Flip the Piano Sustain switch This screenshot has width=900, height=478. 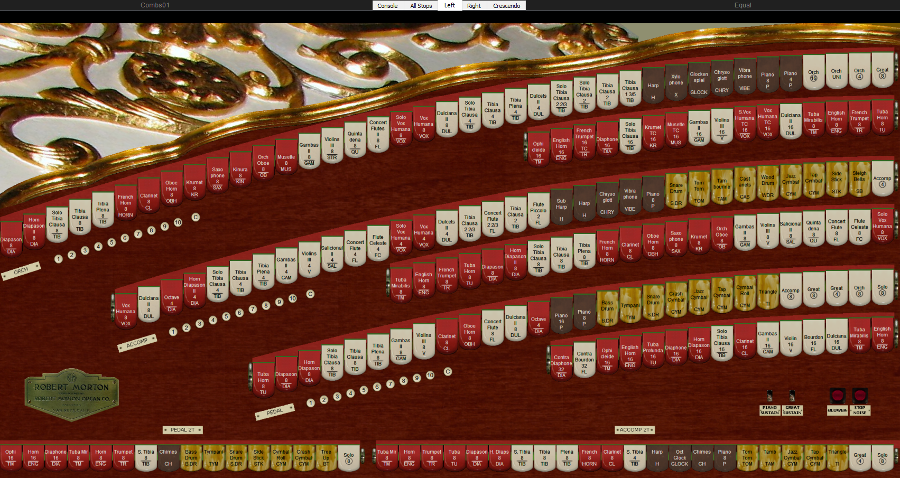pos(770,397)
